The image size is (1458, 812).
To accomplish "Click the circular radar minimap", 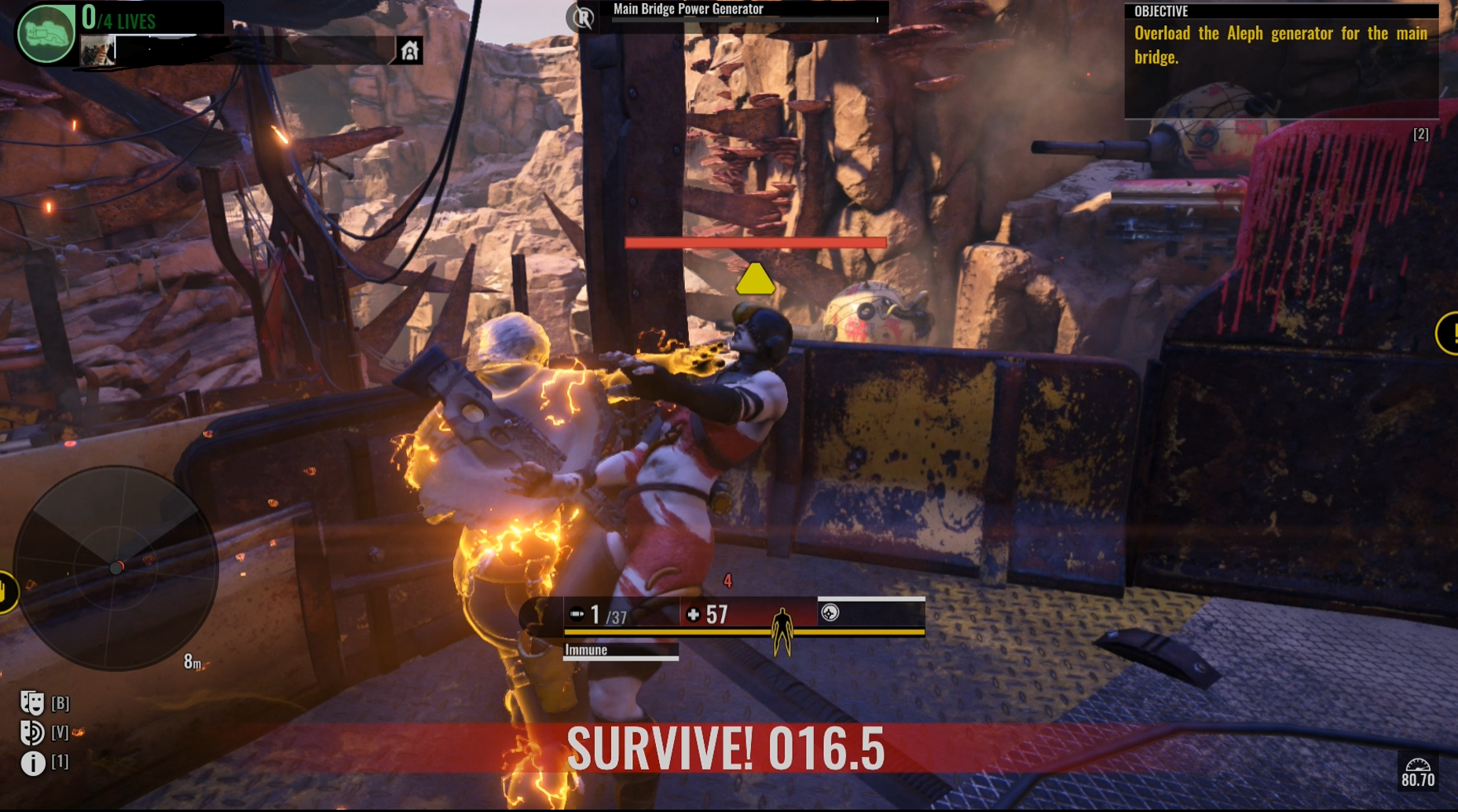I will (115, 567).
